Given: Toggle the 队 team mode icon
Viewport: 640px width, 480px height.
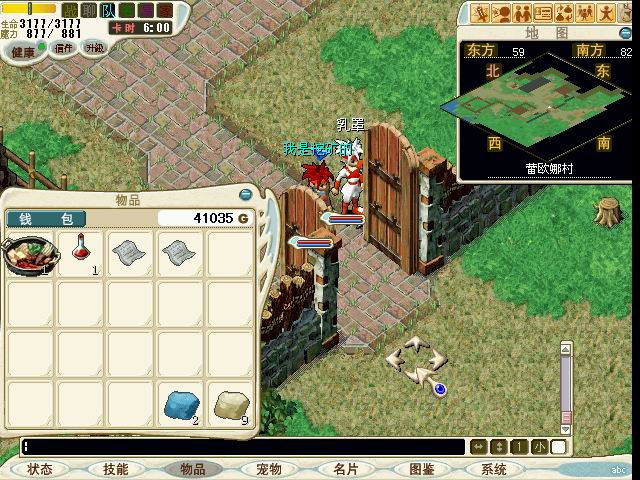Looking at the screenshot, I should pos(108,8).
